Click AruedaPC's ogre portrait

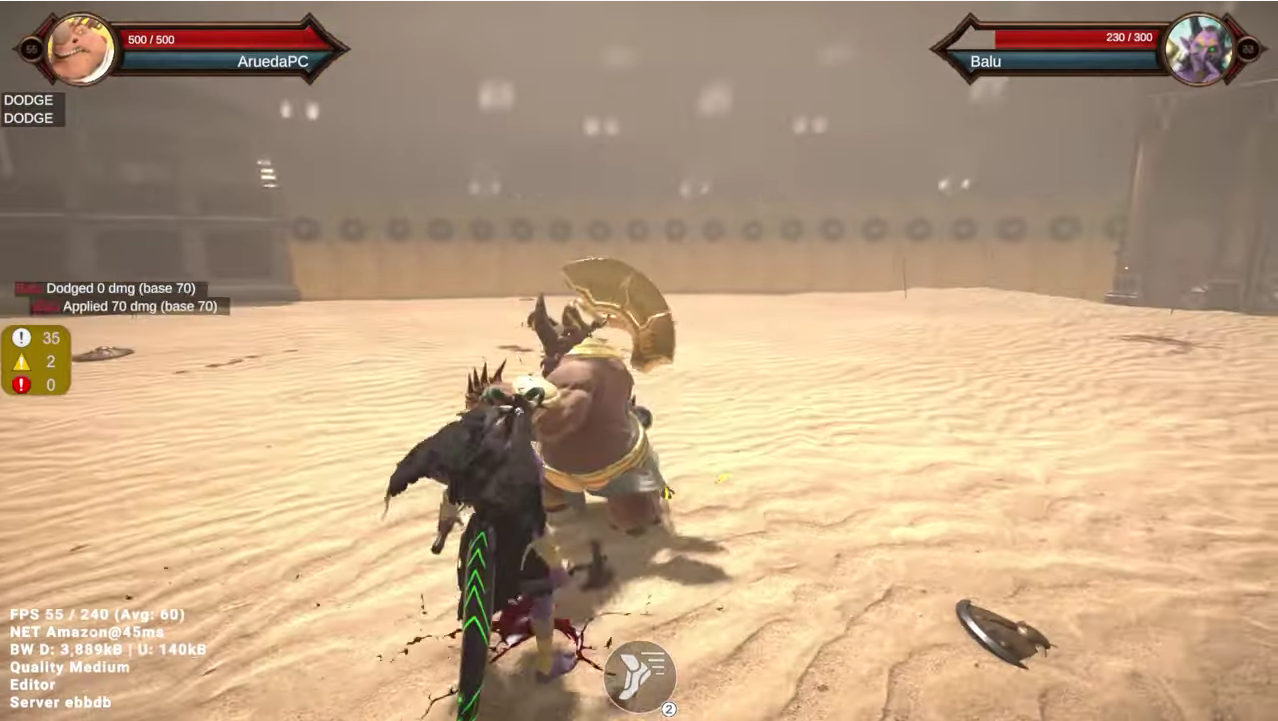pyautogui.click(x=80, y=48)
